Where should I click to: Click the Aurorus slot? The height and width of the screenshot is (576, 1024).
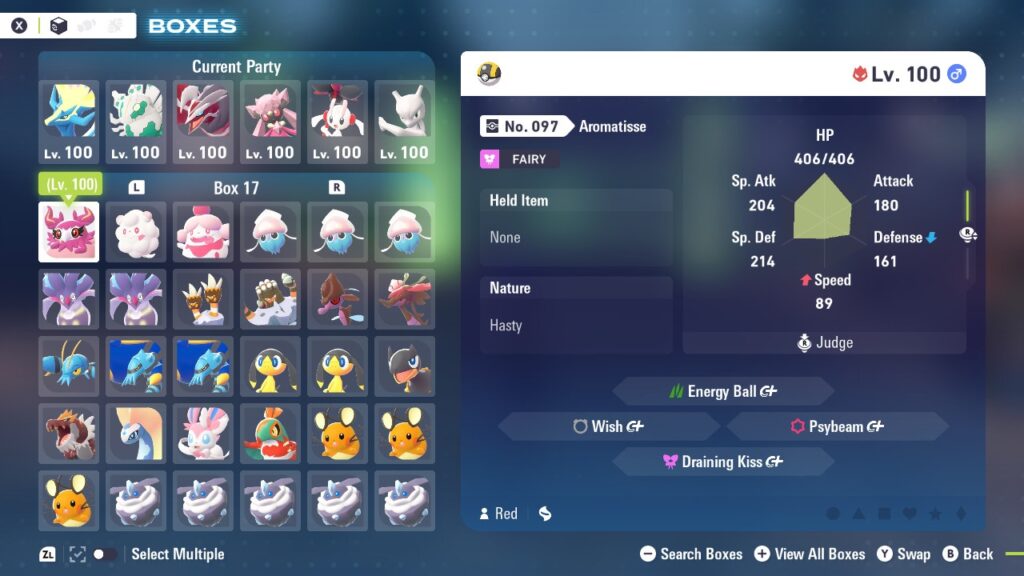136,432
